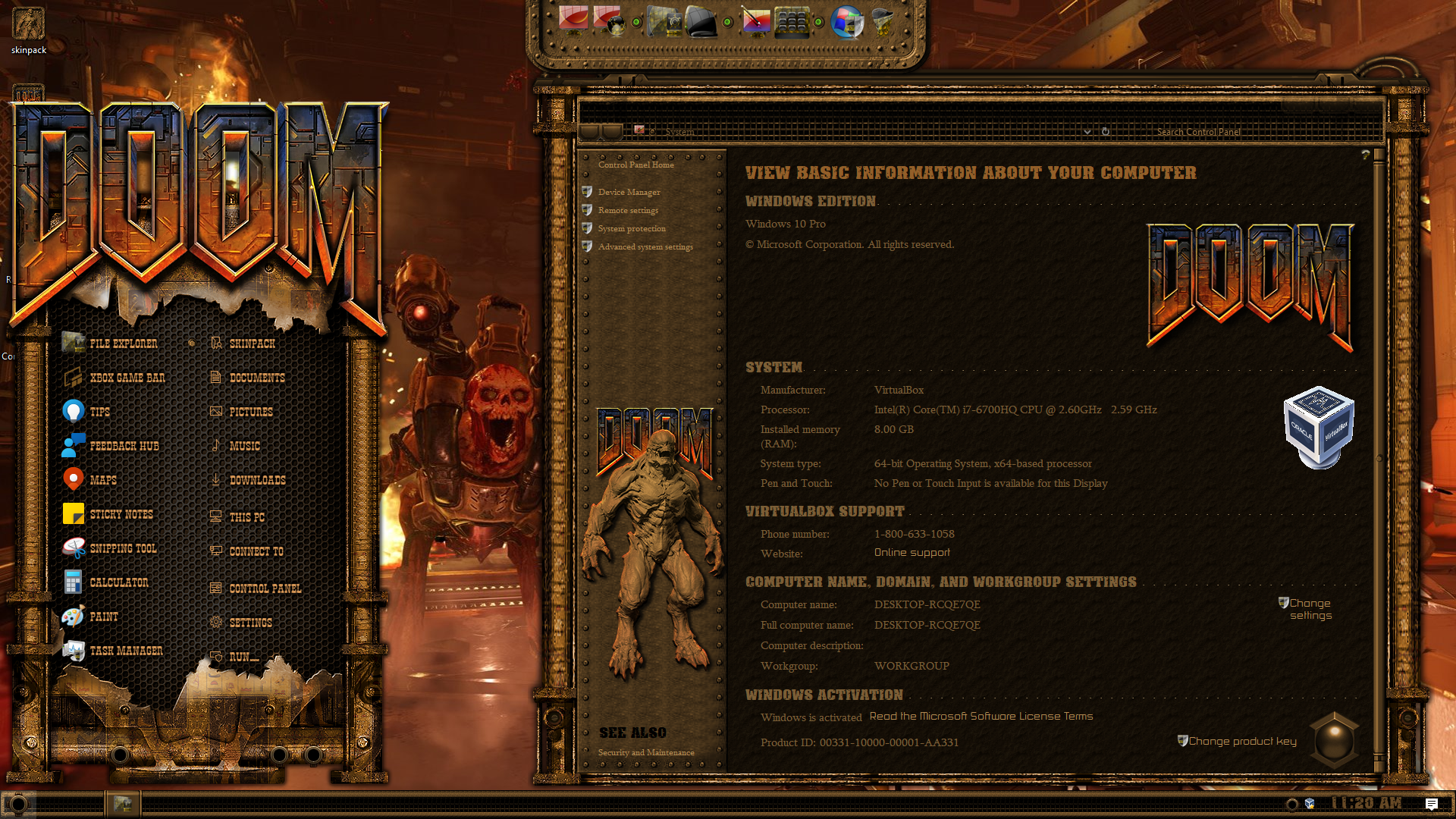Open the Documents folder link

pyautogui.click(x=256, y=378)
